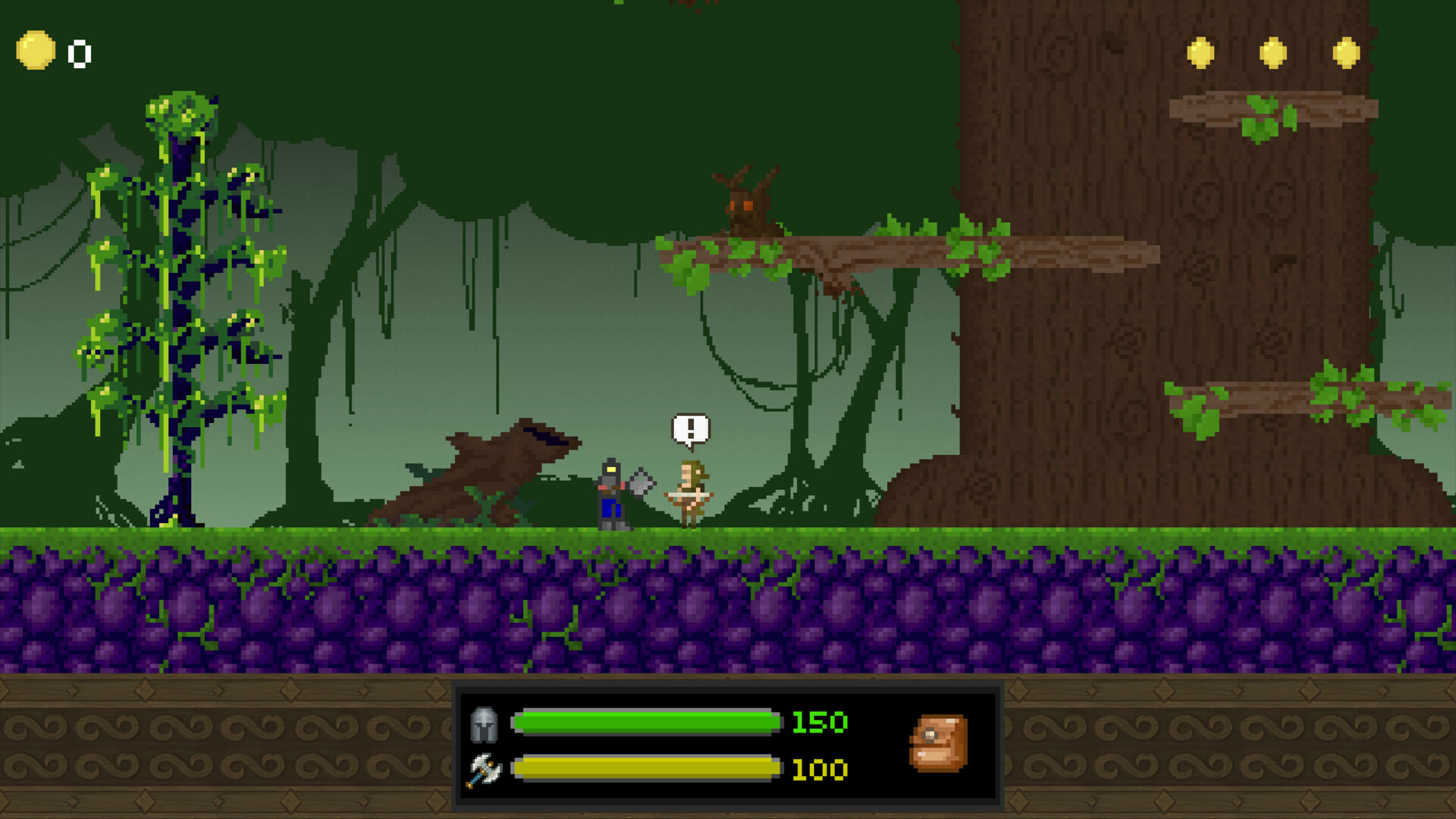The image size is (1456, 819).
Task: Select the coin counter showing 0
Action: [x=78, y=54]
